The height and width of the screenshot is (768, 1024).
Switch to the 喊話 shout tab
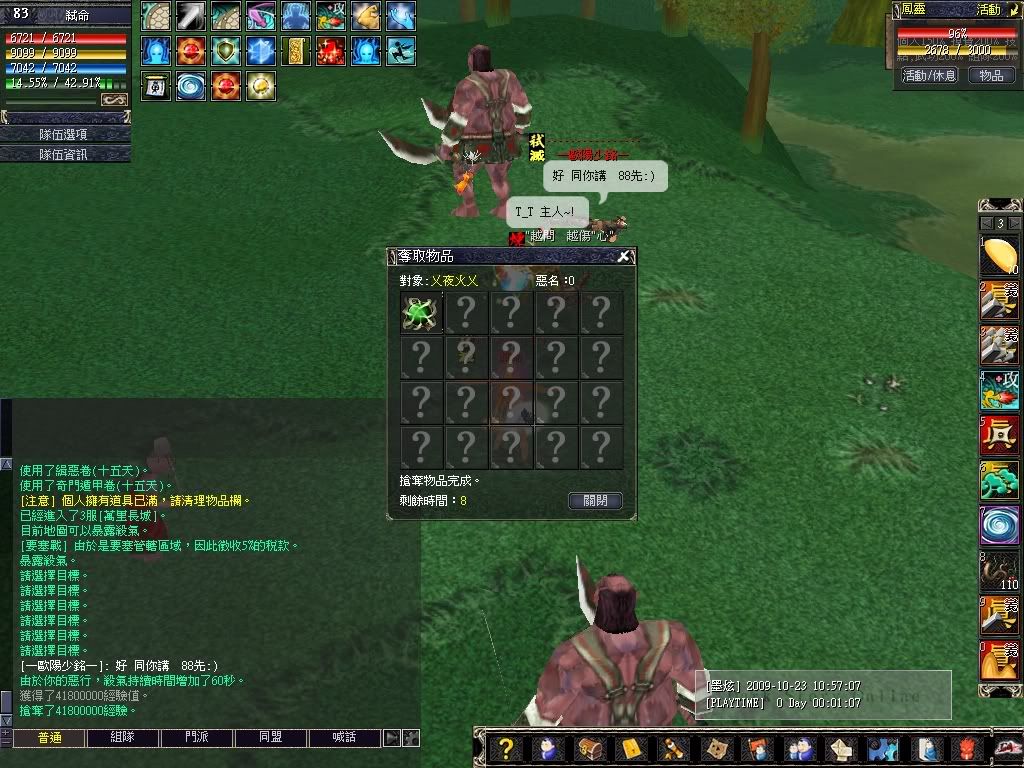coord(346,738)
